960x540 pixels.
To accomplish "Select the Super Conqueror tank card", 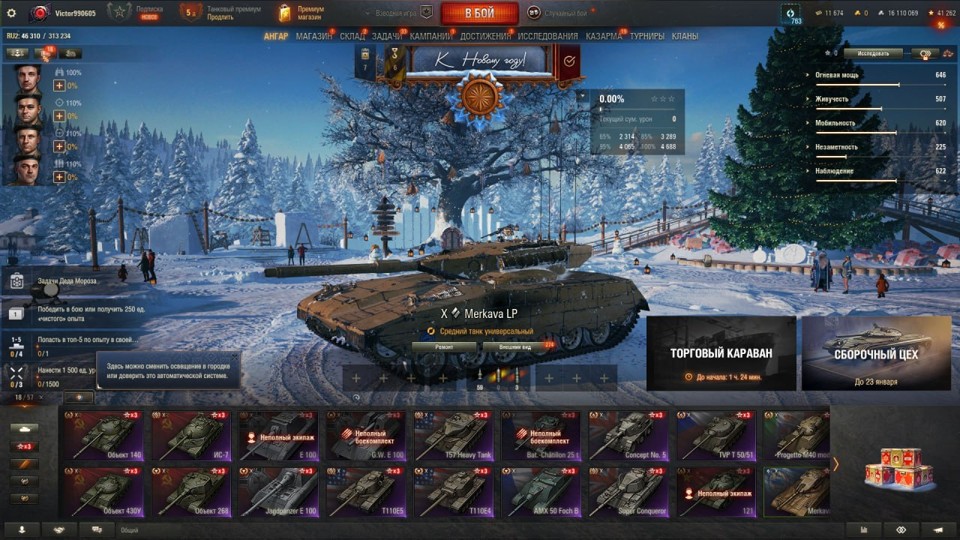I will click(630, 491).
